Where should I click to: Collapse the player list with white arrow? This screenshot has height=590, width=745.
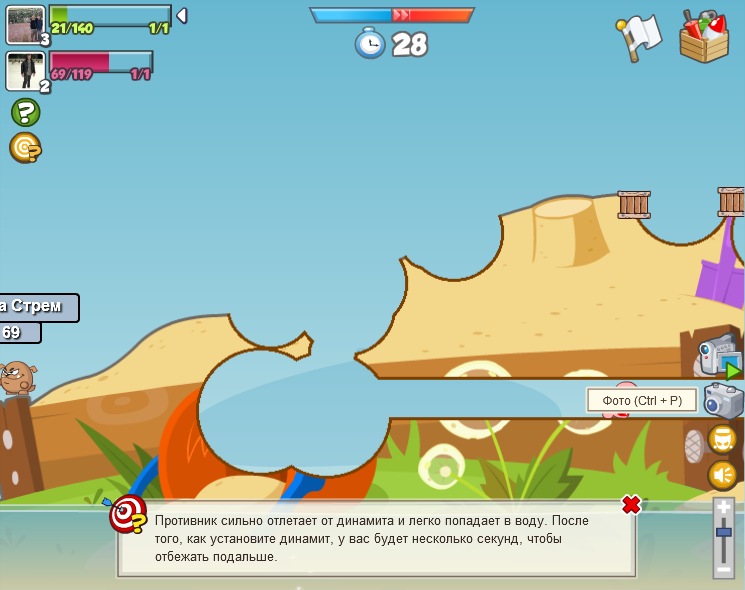tap(181, 15)
